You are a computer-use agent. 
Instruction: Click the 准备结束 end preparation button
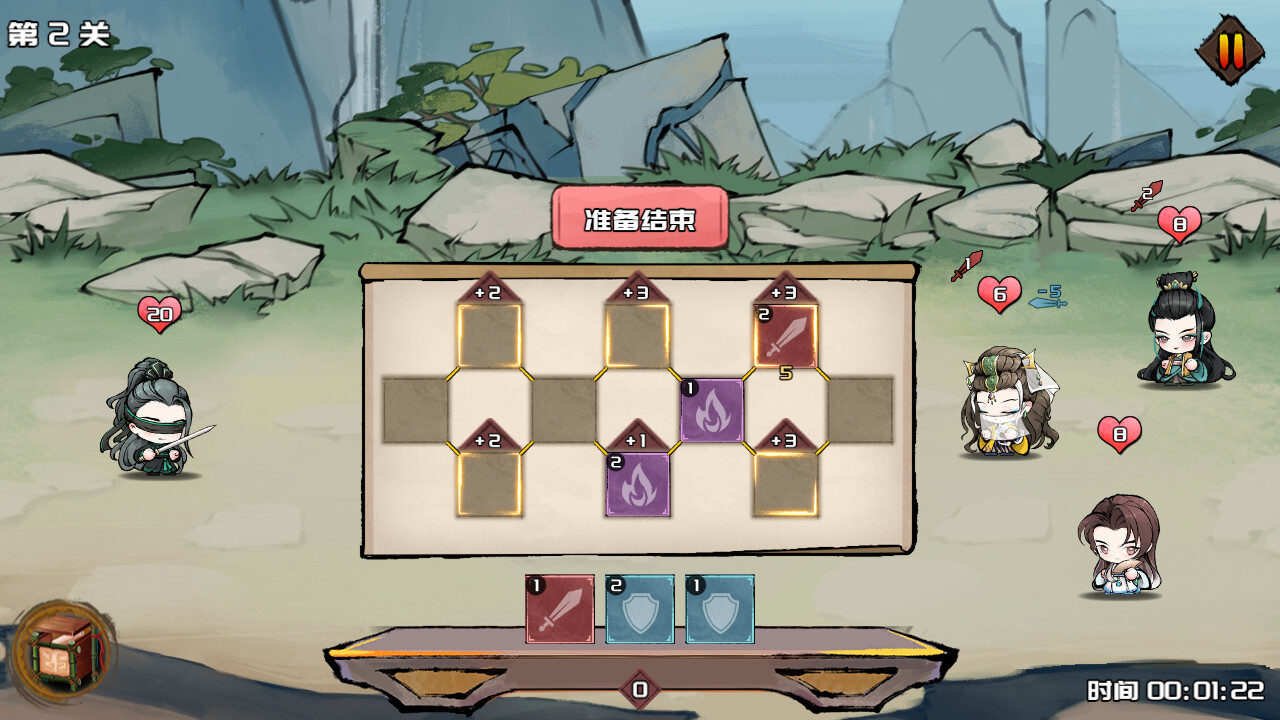point(640,218)
